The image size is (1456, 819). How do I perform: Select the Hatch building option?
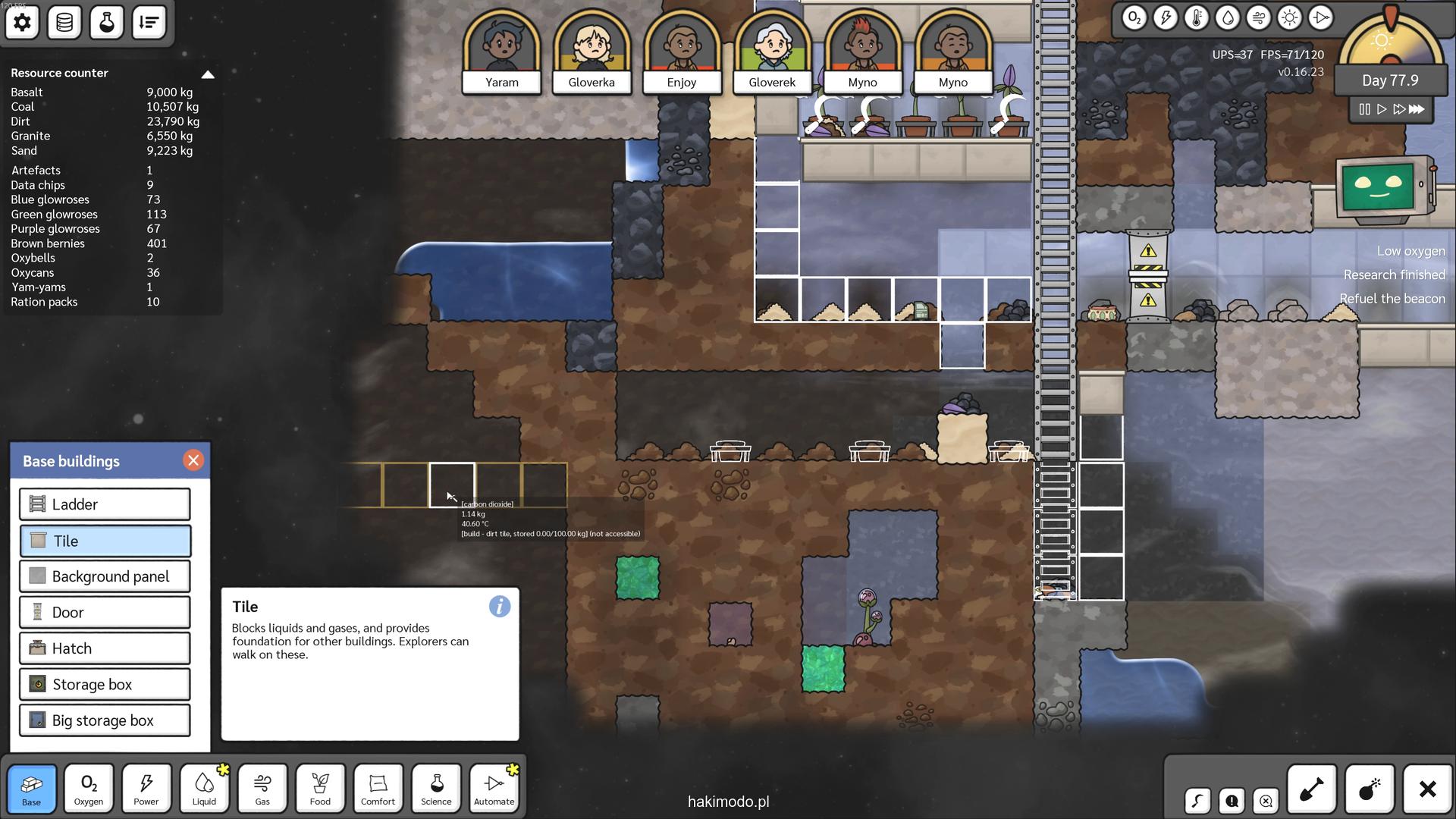tap(105, 648)
